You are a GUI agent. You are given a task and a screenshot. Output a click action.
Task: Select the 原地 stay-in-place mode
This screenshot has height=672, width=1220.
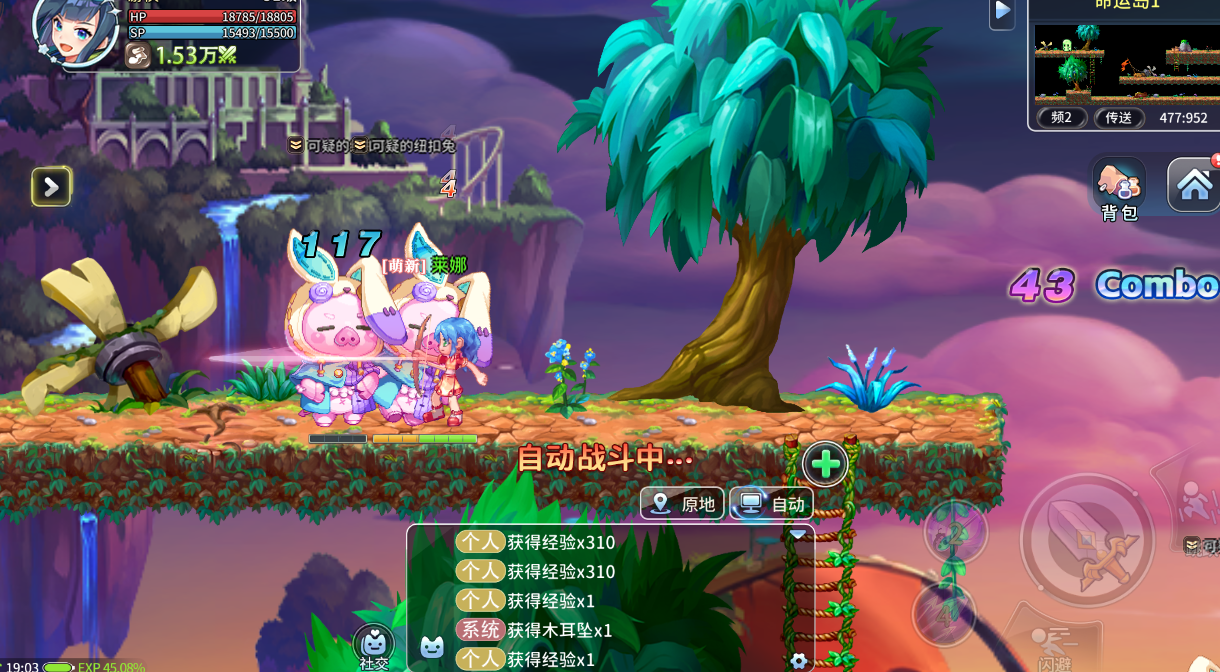684,504
